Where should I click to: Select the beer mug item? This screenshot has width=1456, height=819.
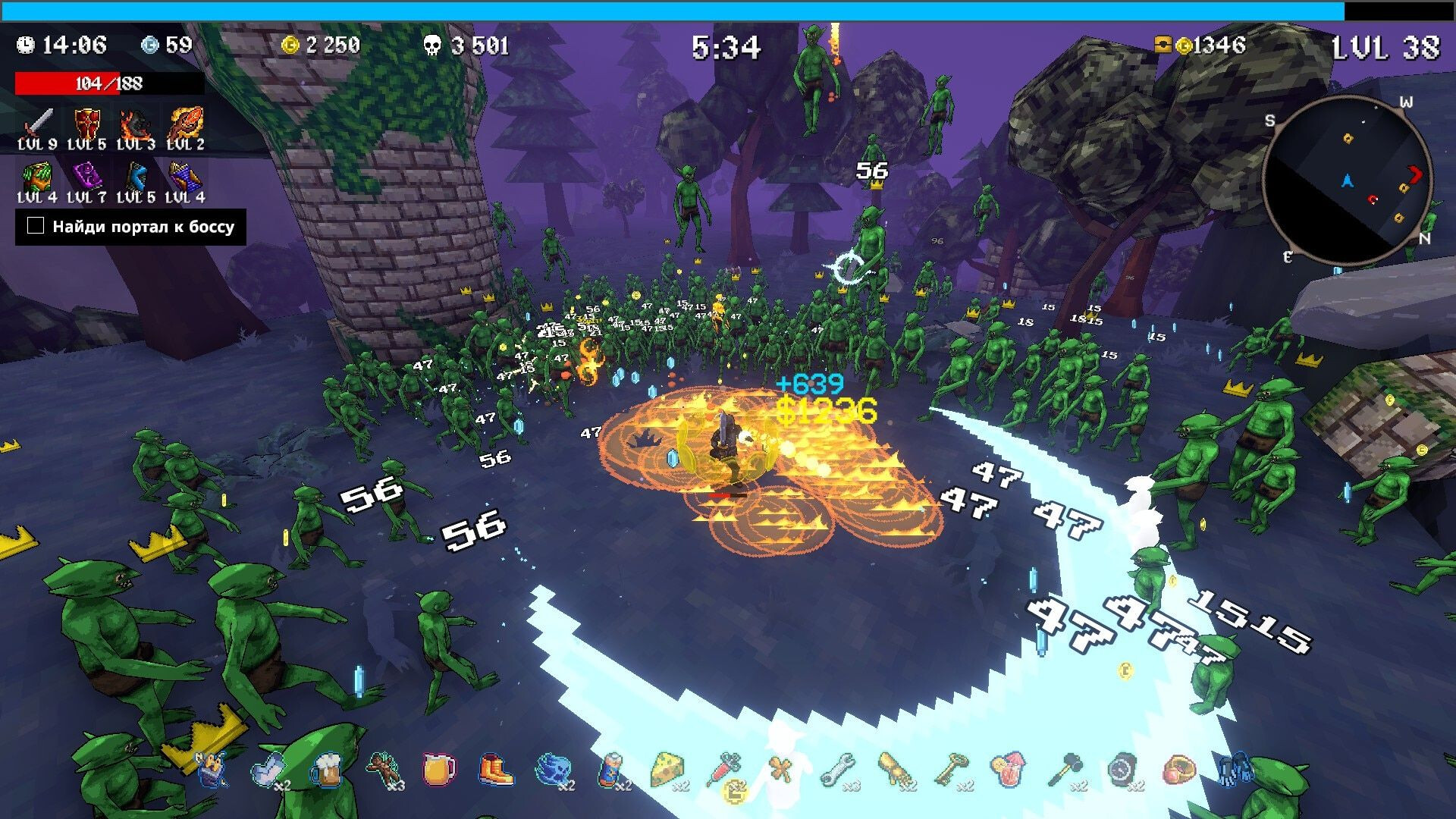(x=325, y=770)
